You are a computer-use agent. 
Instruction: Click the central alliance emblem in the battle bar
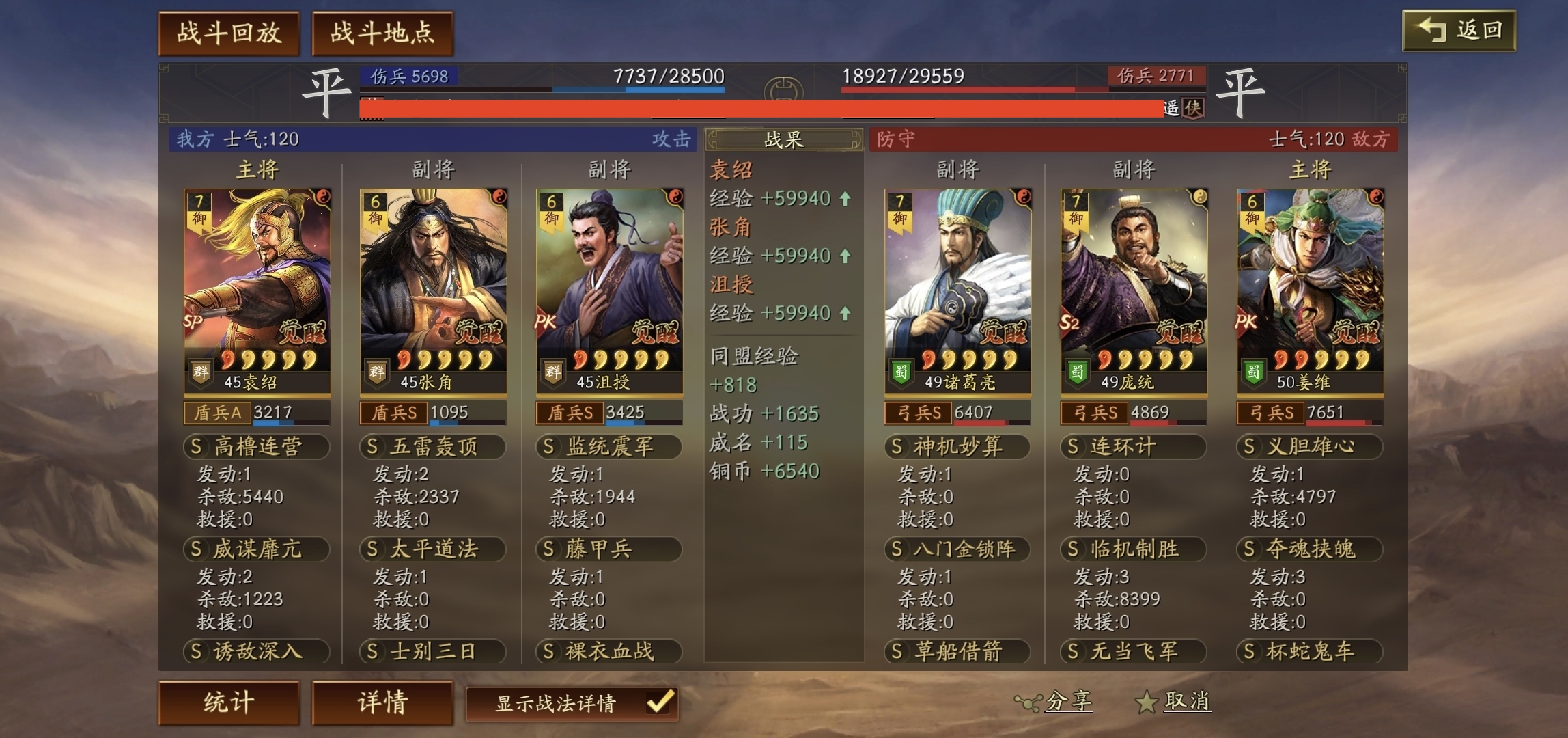[785, 87]
